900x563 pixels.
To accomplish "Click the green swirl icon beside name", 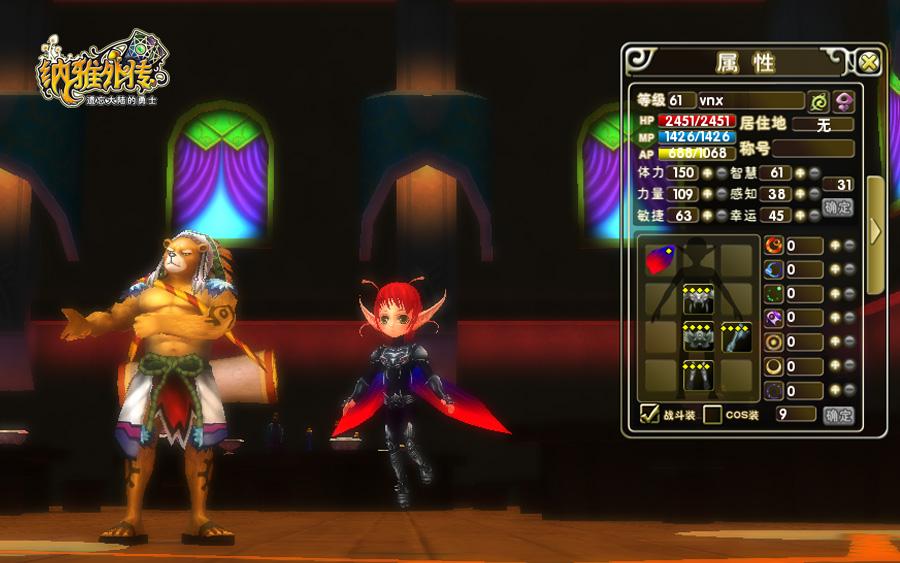I will tap(820, 101).
